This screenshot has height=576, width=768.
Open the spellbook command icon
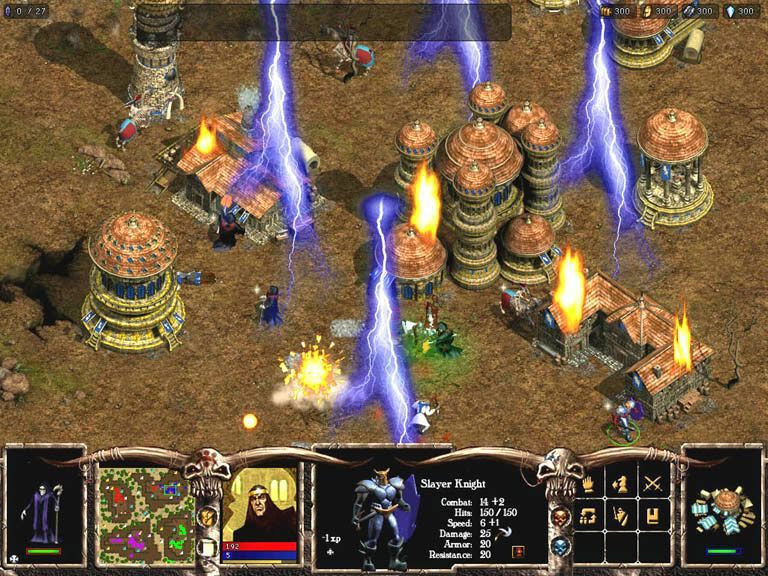coord(652,516)
